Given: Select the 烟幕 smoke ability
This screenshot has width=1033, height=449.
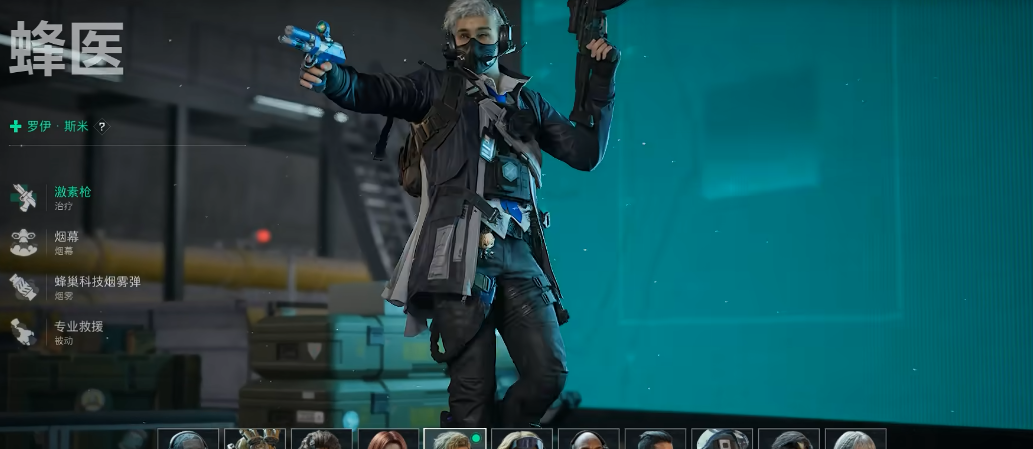Looking at the screenshot, I should tap(66, 238).
